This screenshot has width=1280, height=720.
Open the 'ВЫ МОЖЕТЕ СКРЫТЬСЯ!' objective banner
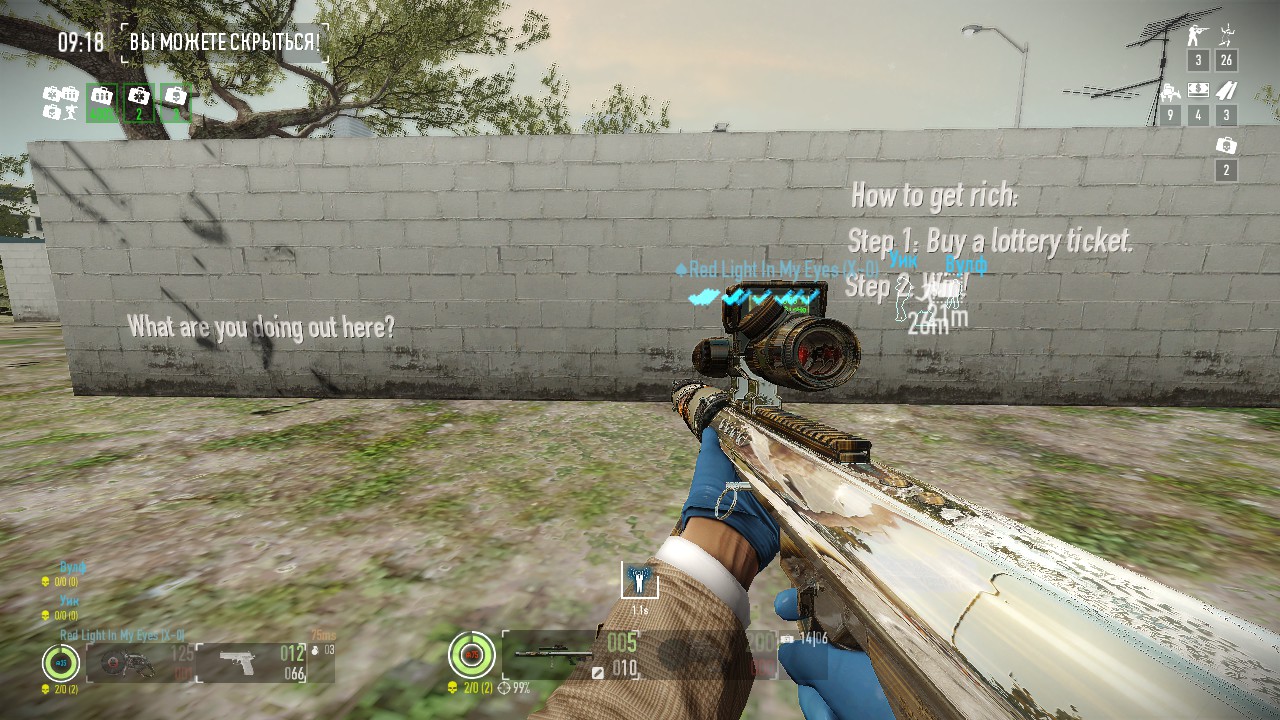[x=225, y=43]
